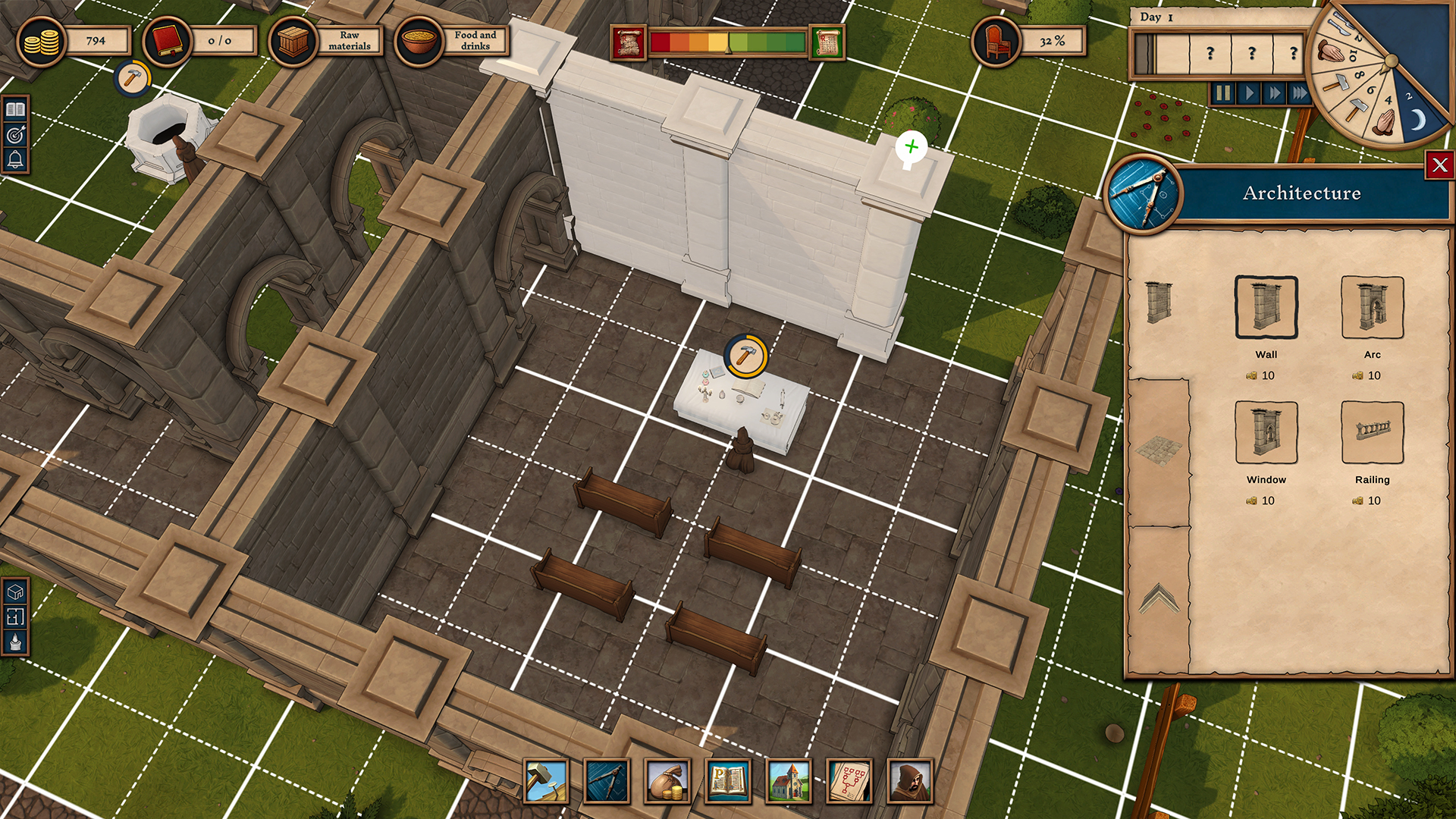Open the Food and drinks storage
This screenshot has height=819, width=1456.
click(x=418, y=40)
